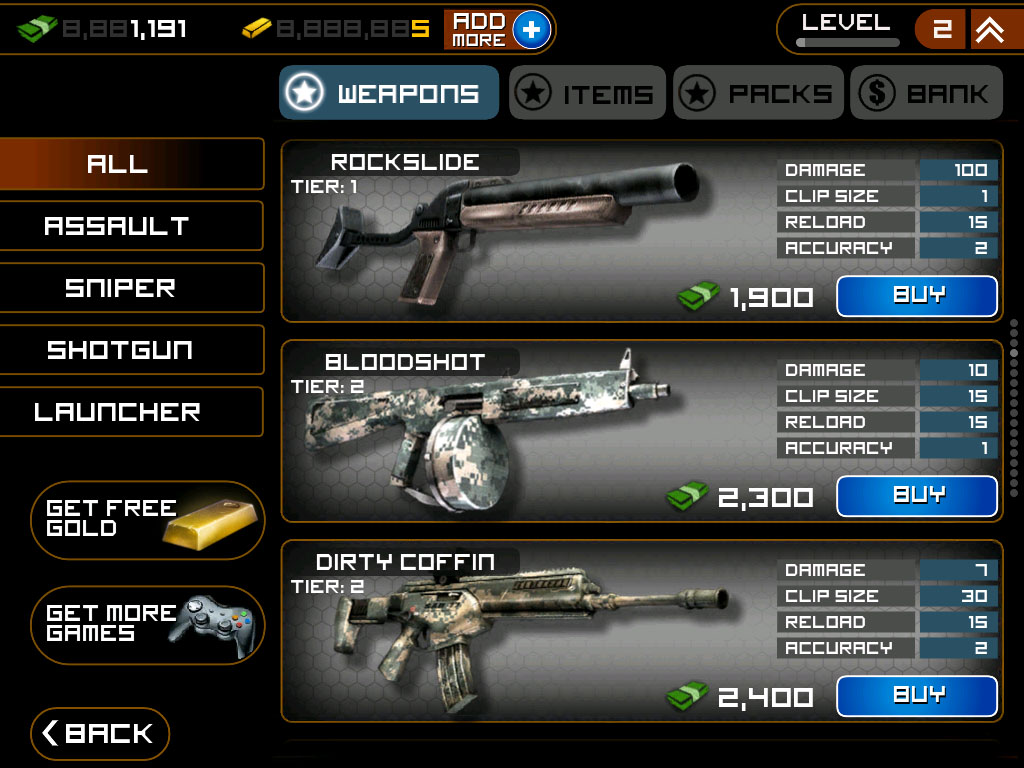Click the level-up double chevron icon

990,30
